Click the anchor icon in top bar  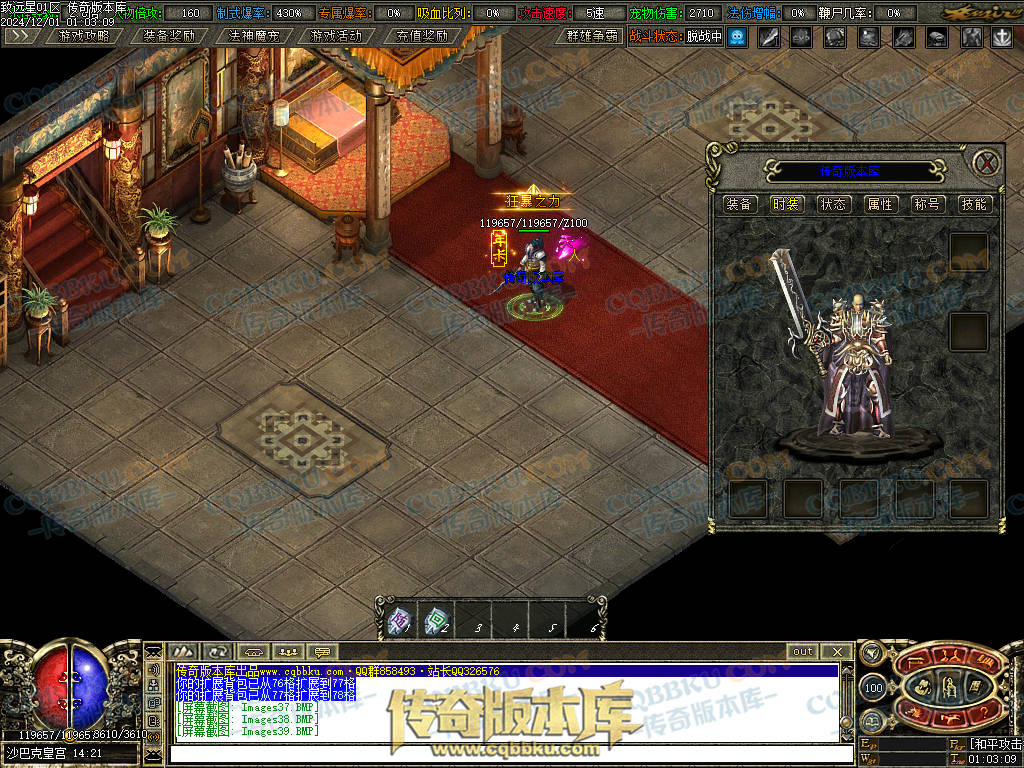pyautogui.click(x=1001, y=37)
